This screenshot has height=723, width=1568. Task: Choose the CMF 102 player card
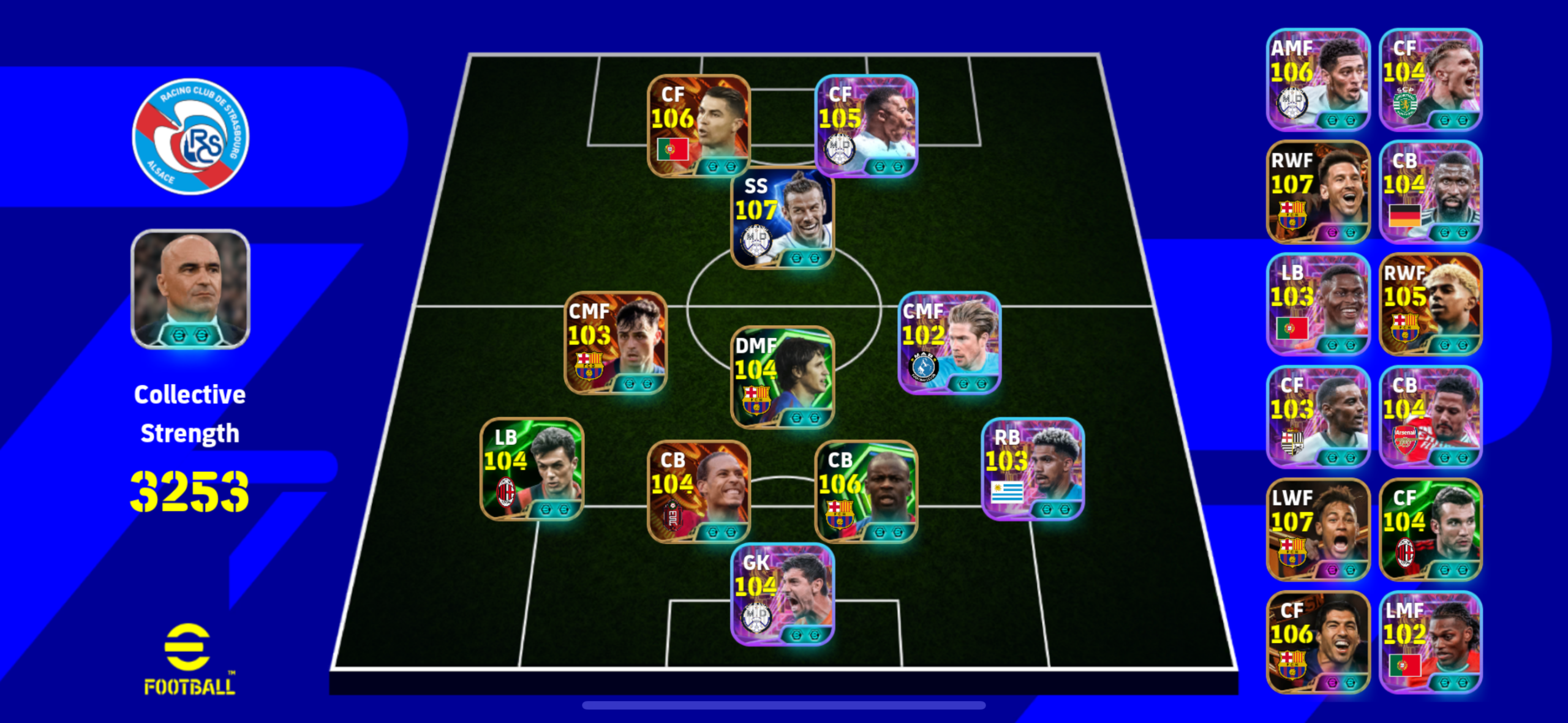point(949,343)
